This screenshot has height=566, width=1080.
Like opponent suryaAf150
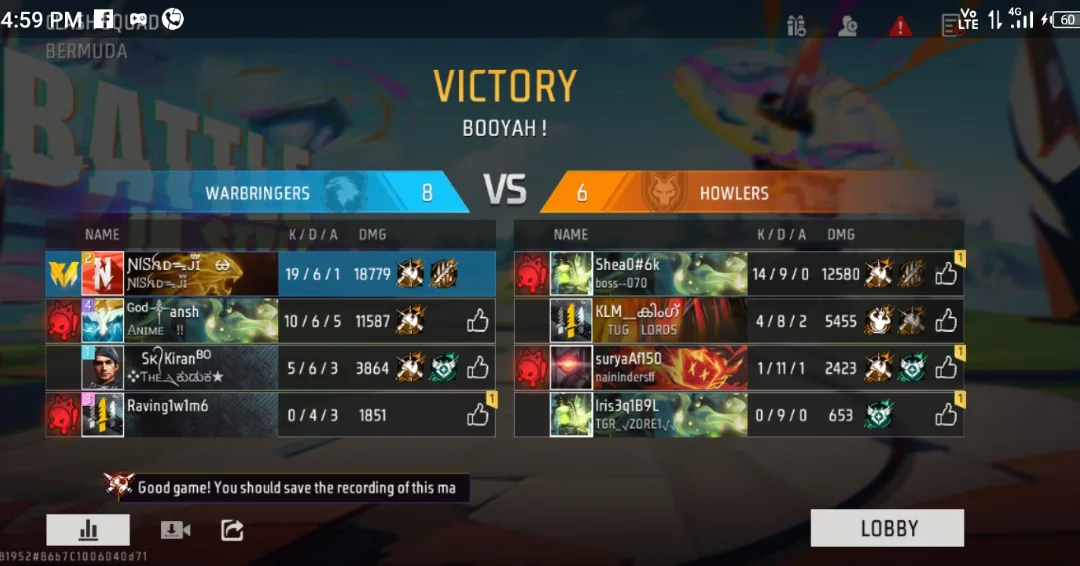coord(946,368)
